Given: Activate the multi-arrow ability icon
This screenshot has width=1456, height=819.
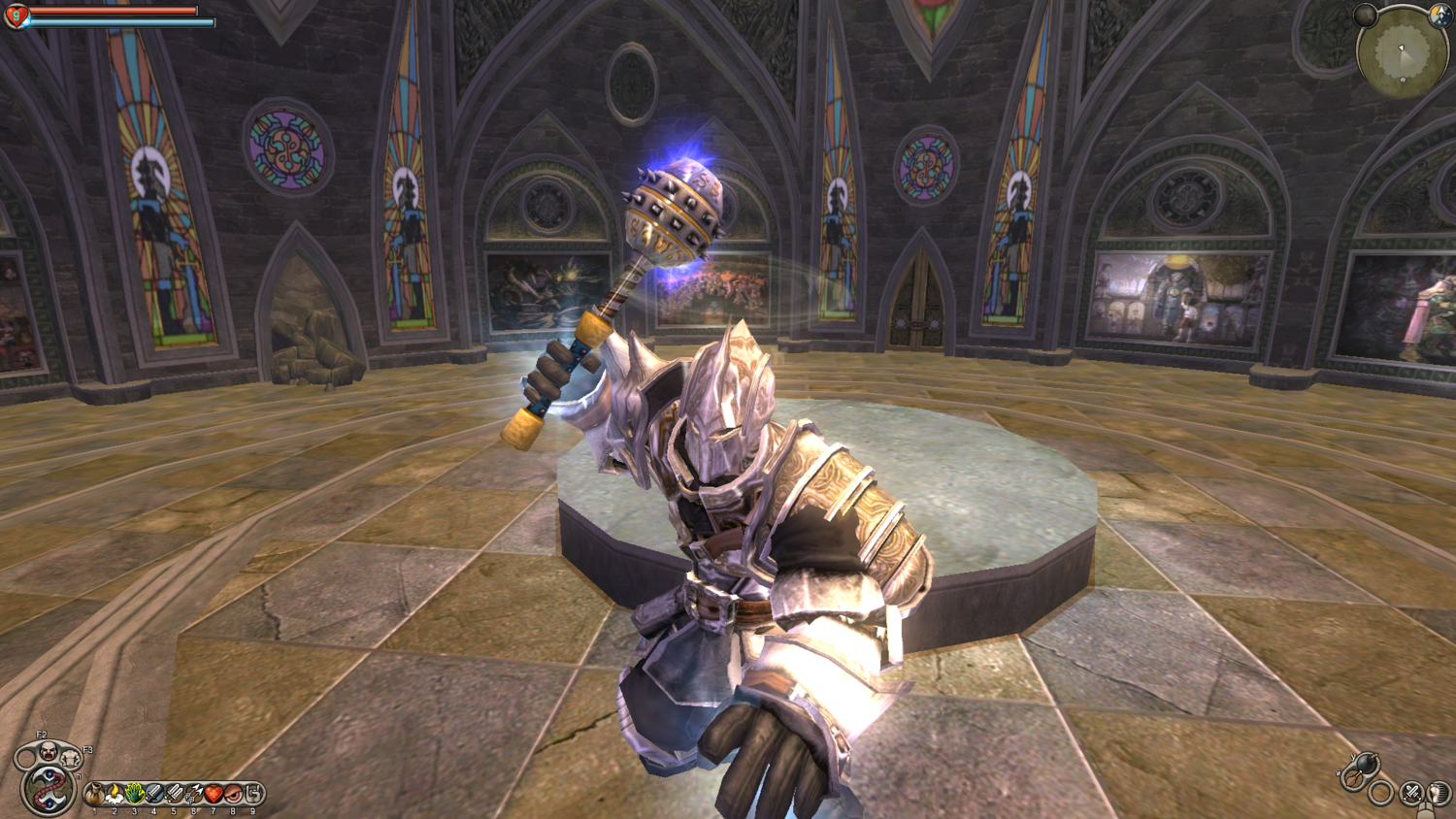Looking at the screenshot, I should point(194,795).
